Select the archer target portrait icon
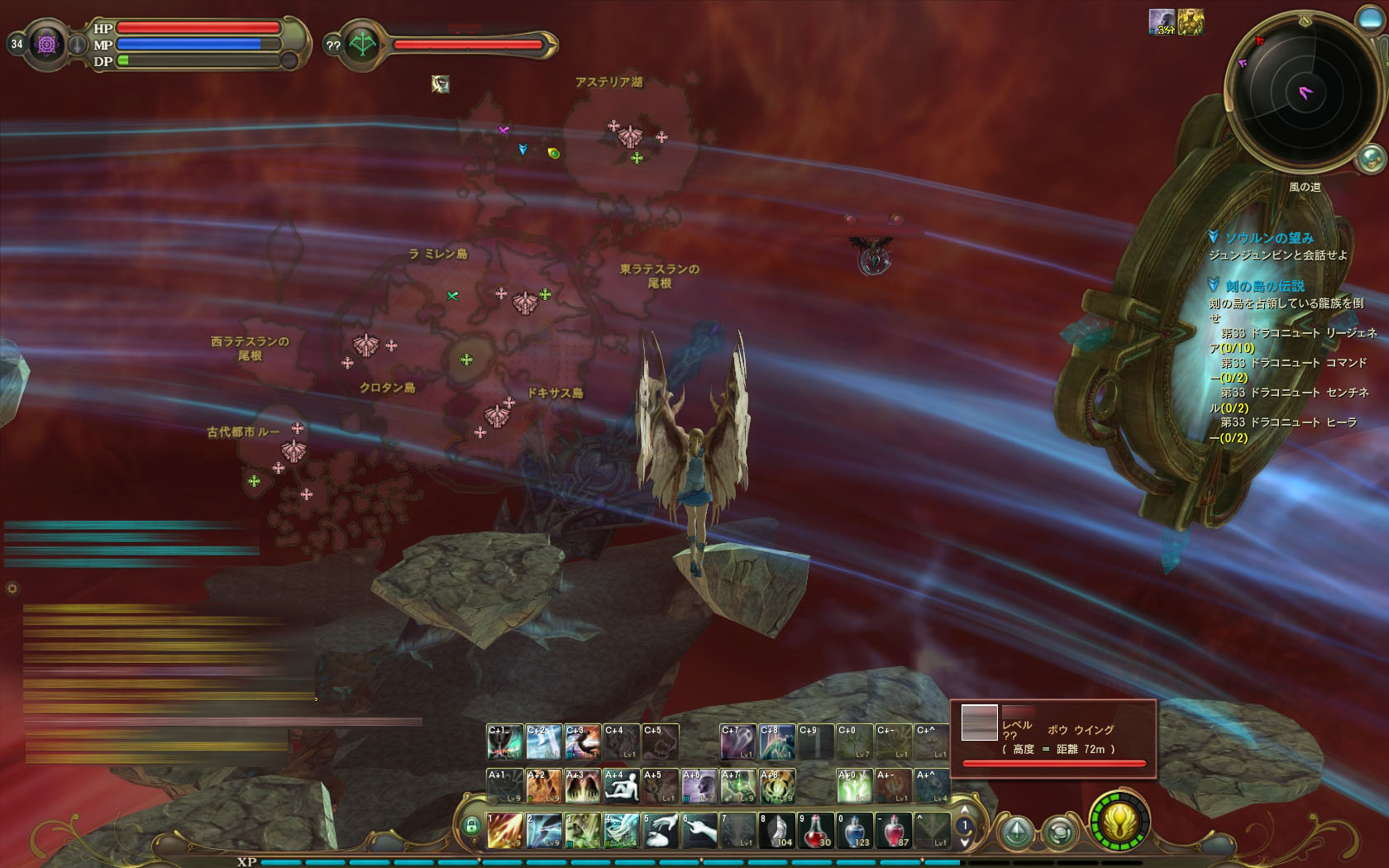 pyautogui.click(x=362, y=45)
